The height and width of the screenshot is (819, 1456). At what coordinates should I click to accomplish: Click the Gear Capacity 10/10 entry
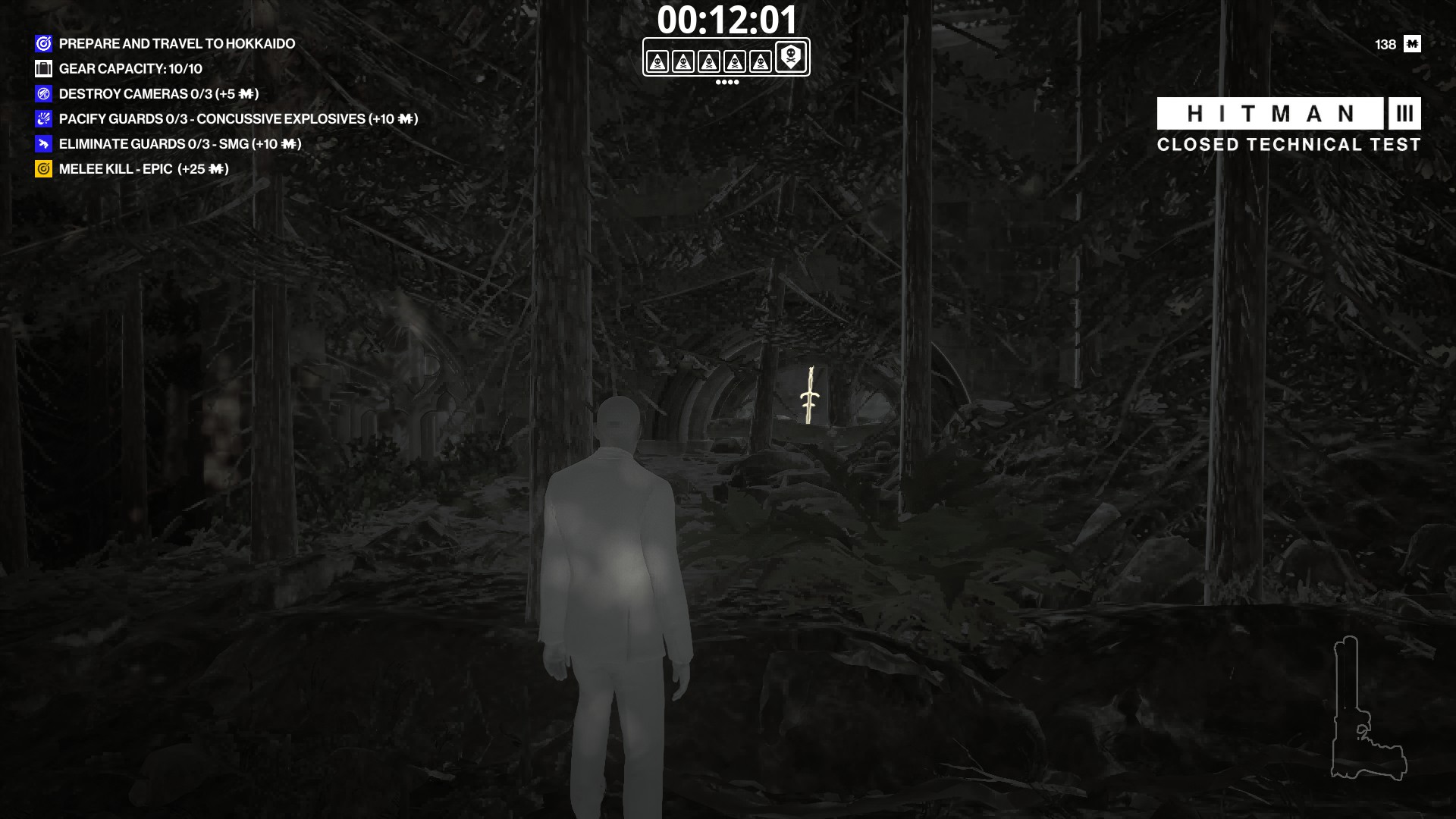[130, 69]
